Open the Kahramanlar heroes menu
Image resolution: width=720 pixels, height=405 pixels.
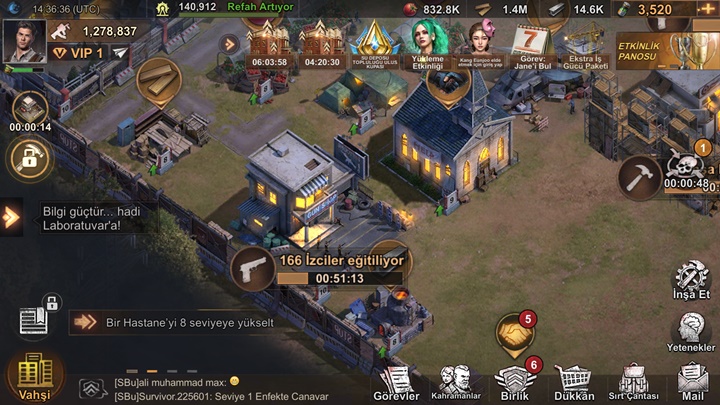point(457,381)
